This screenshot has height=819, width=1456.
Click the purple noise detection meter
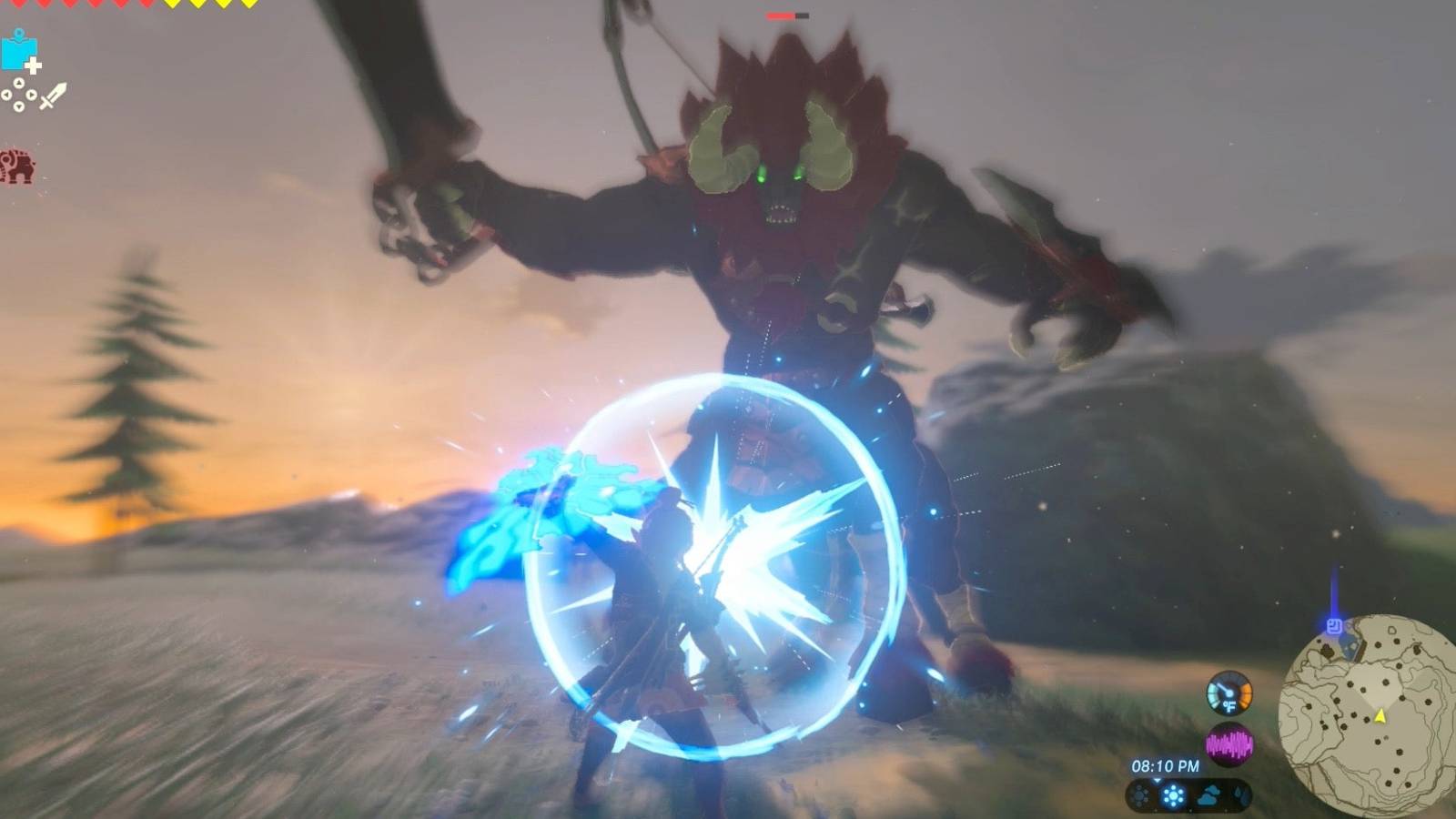(1229, 743)
